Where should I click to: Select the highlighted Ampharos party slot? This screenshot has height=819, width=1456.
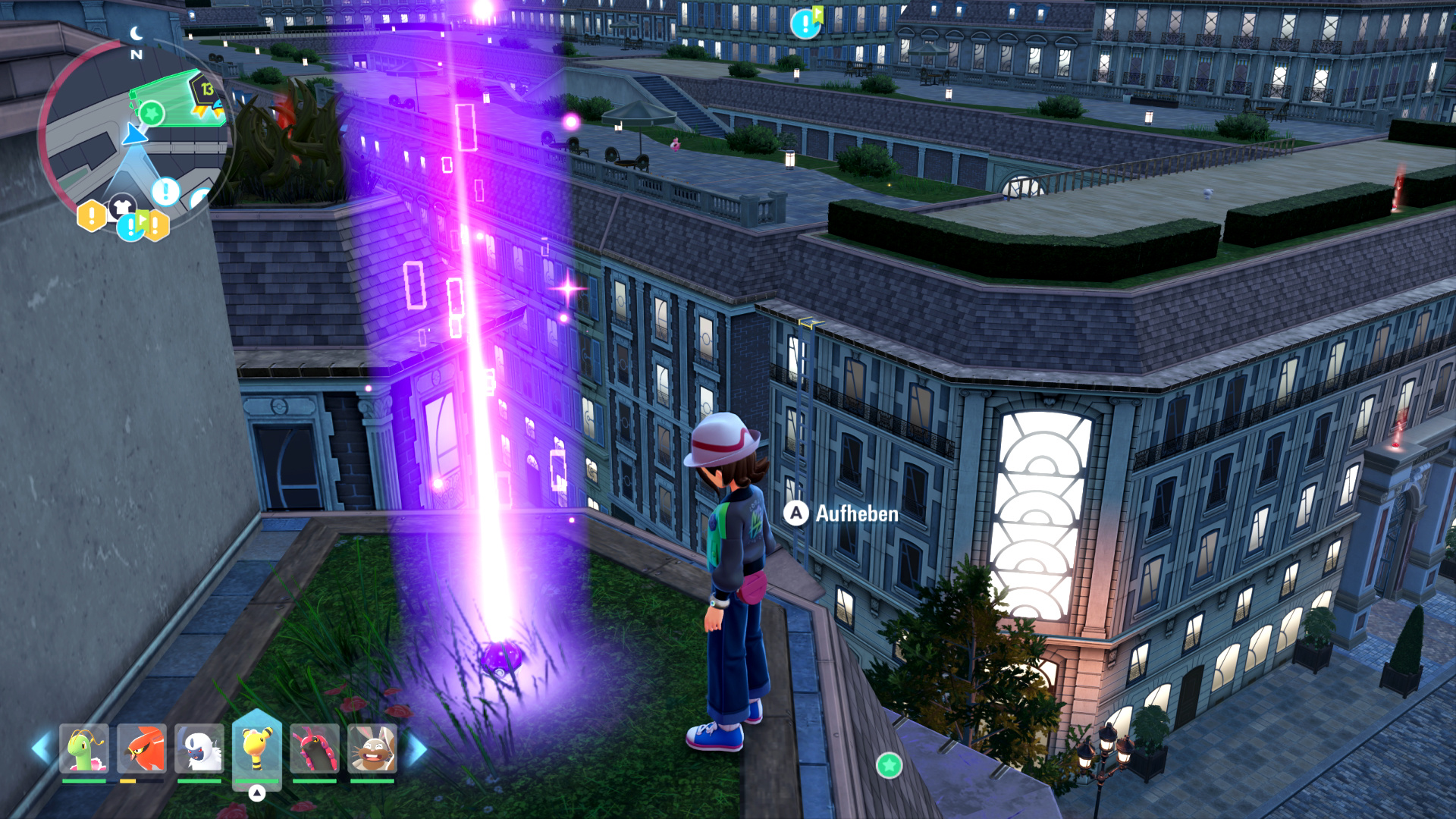pos(257,747)
